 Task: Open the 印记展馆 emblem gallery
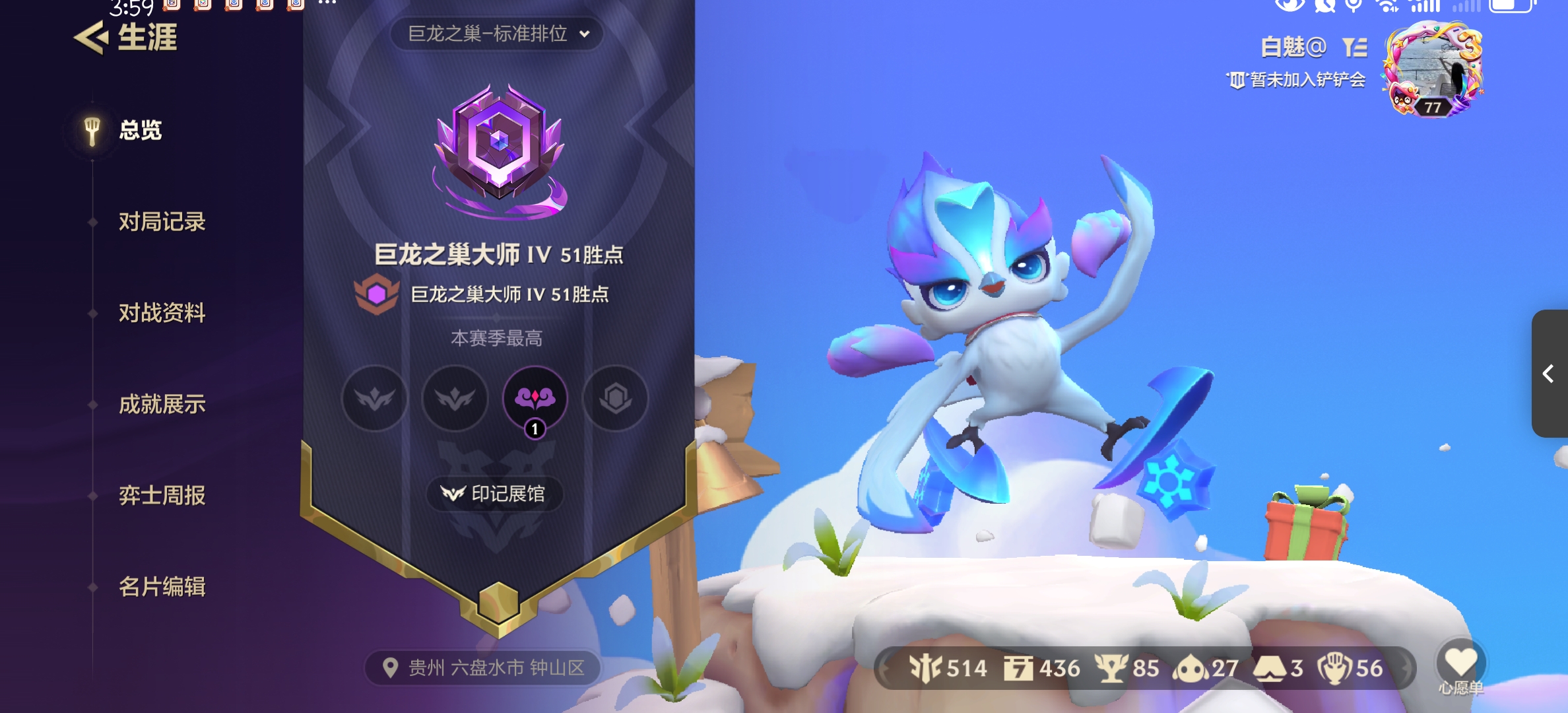click(x=494, y=494)
